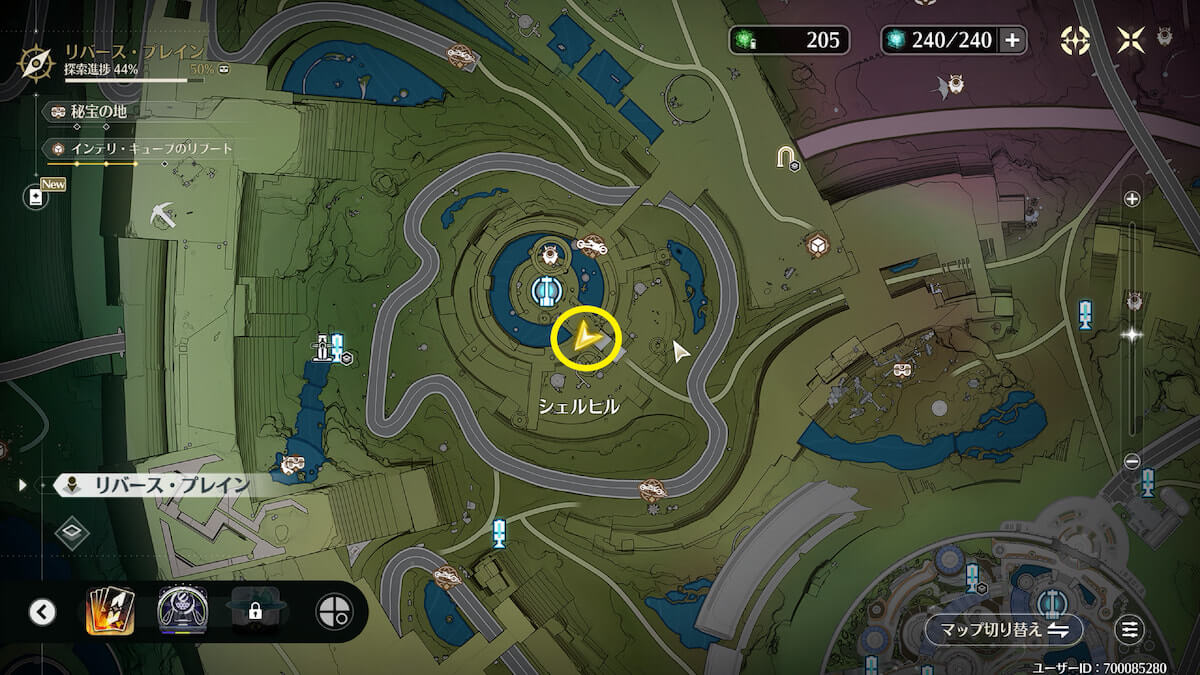1200x675 pixels.
Task: Add Waveplates with the plus button
Action: [x=1012, y=40]
